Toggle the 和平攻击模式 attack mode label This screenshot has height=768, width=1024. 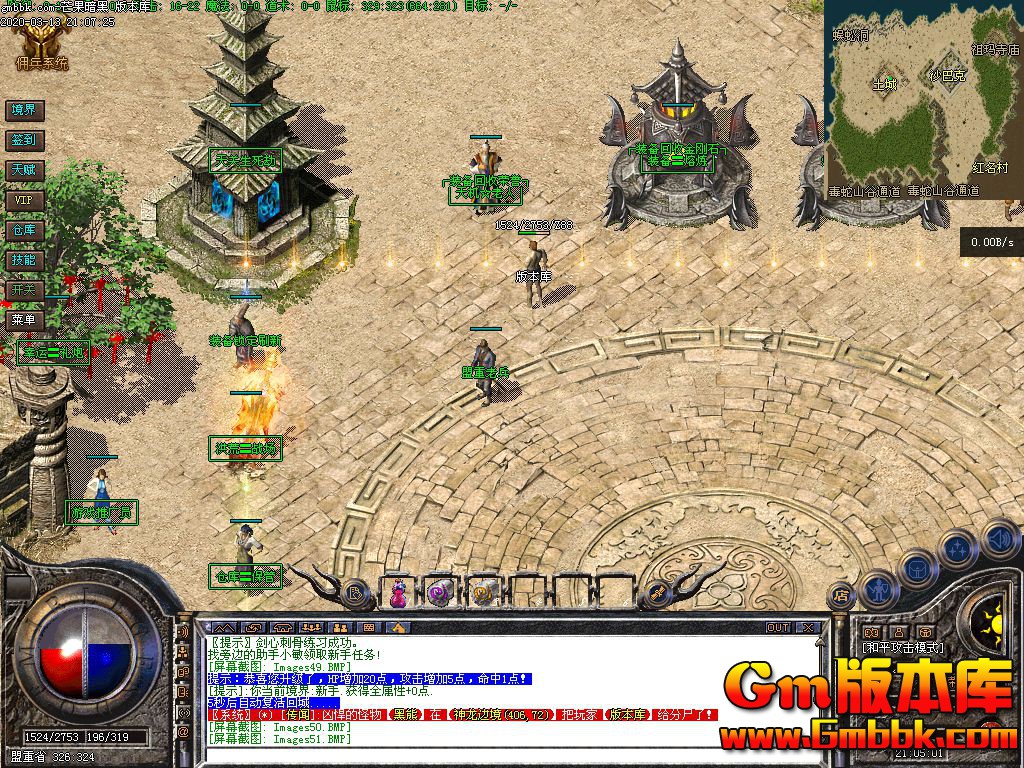coord(904,648)
